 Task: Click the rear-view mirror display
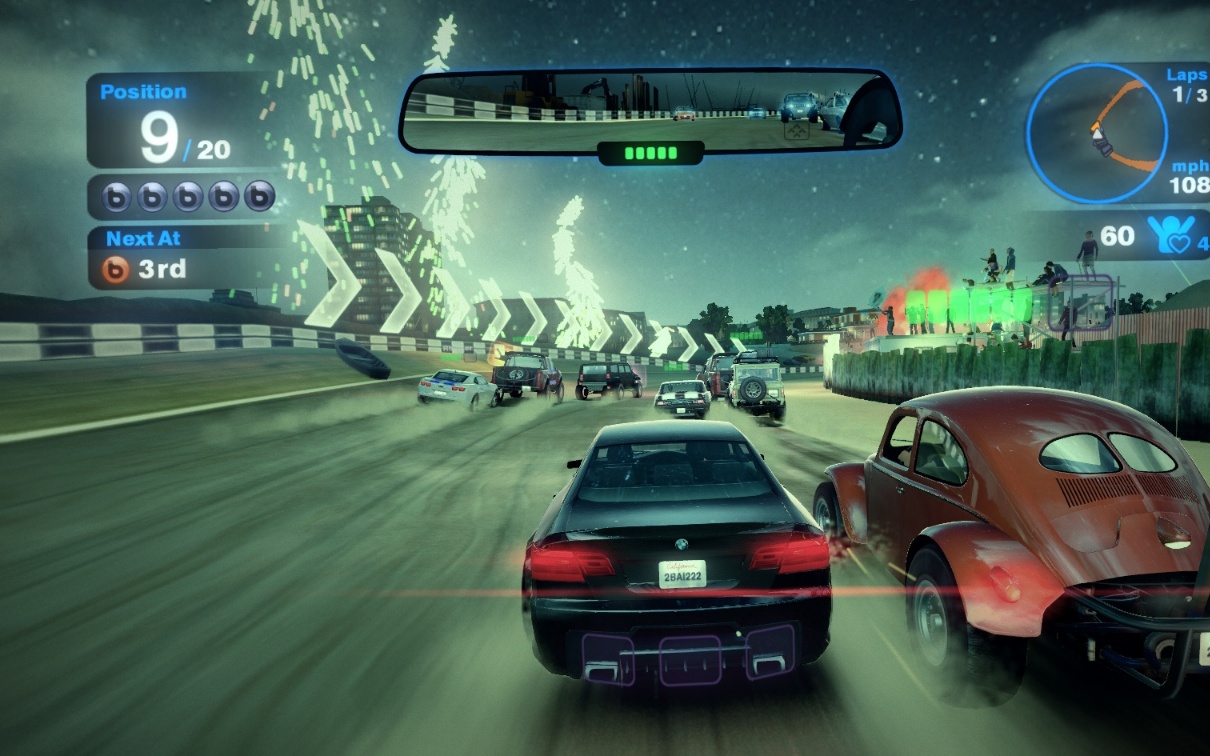pos(650,110)
